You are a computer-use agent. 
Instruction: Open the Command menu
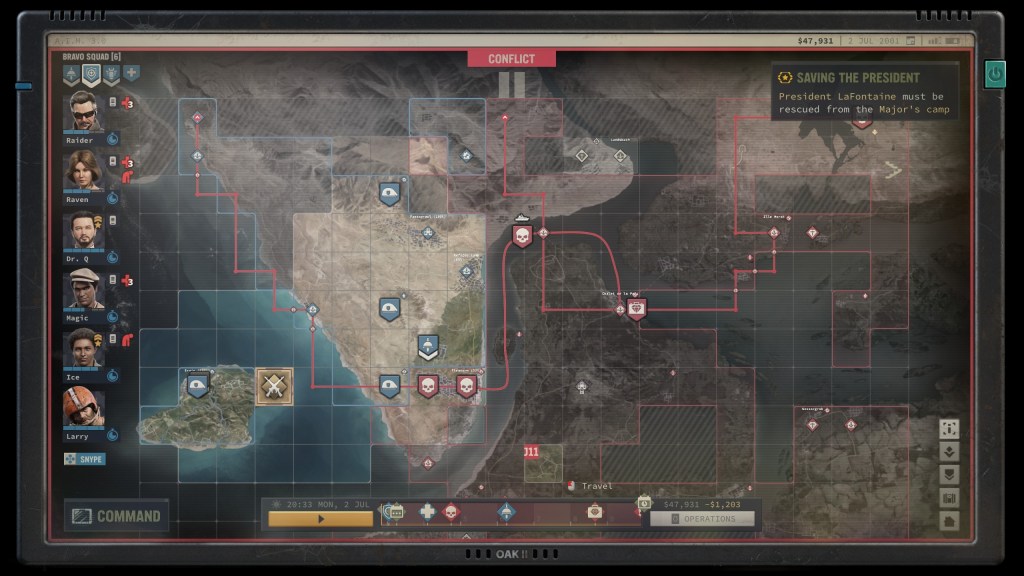point(117,516)
